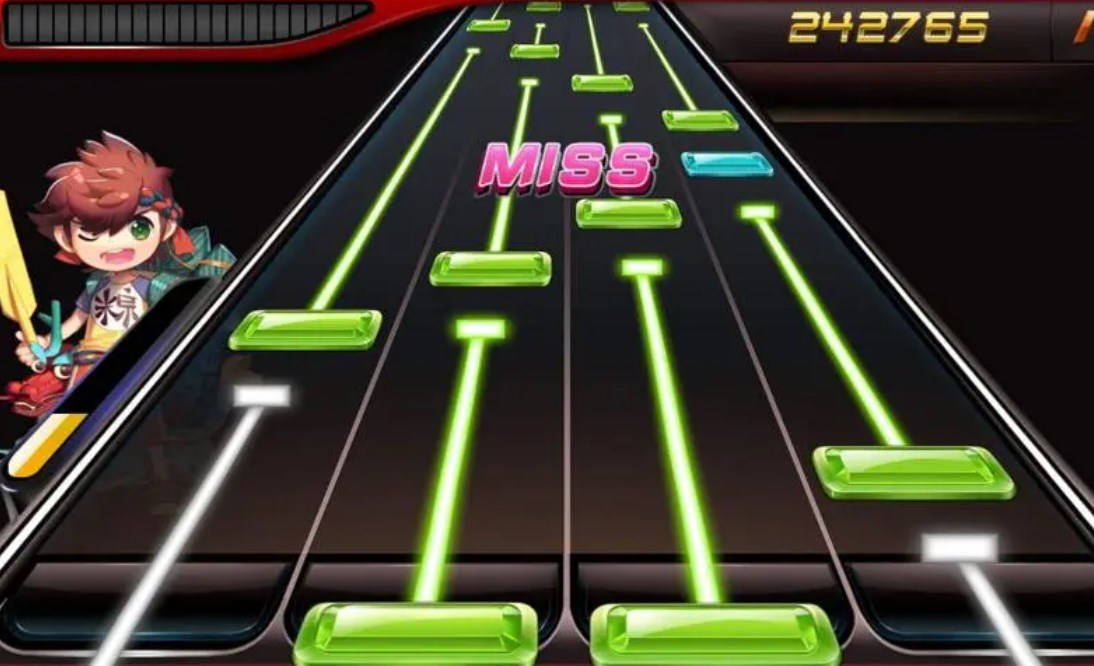Hit the green note on the second lane pad

point(420,632)
